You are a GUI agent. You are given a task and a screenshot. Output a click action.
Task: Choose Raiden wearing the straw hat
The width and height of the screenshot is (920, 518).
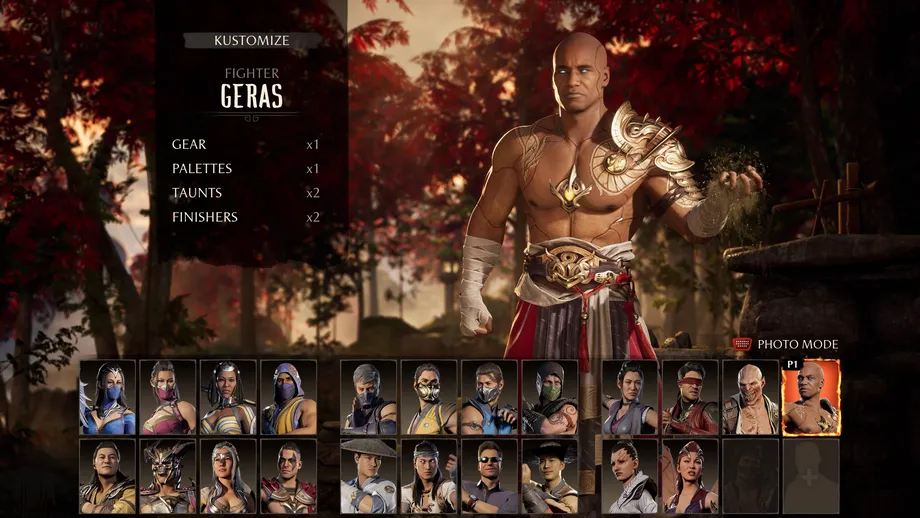pyautogui.click(x=369, y=476)
